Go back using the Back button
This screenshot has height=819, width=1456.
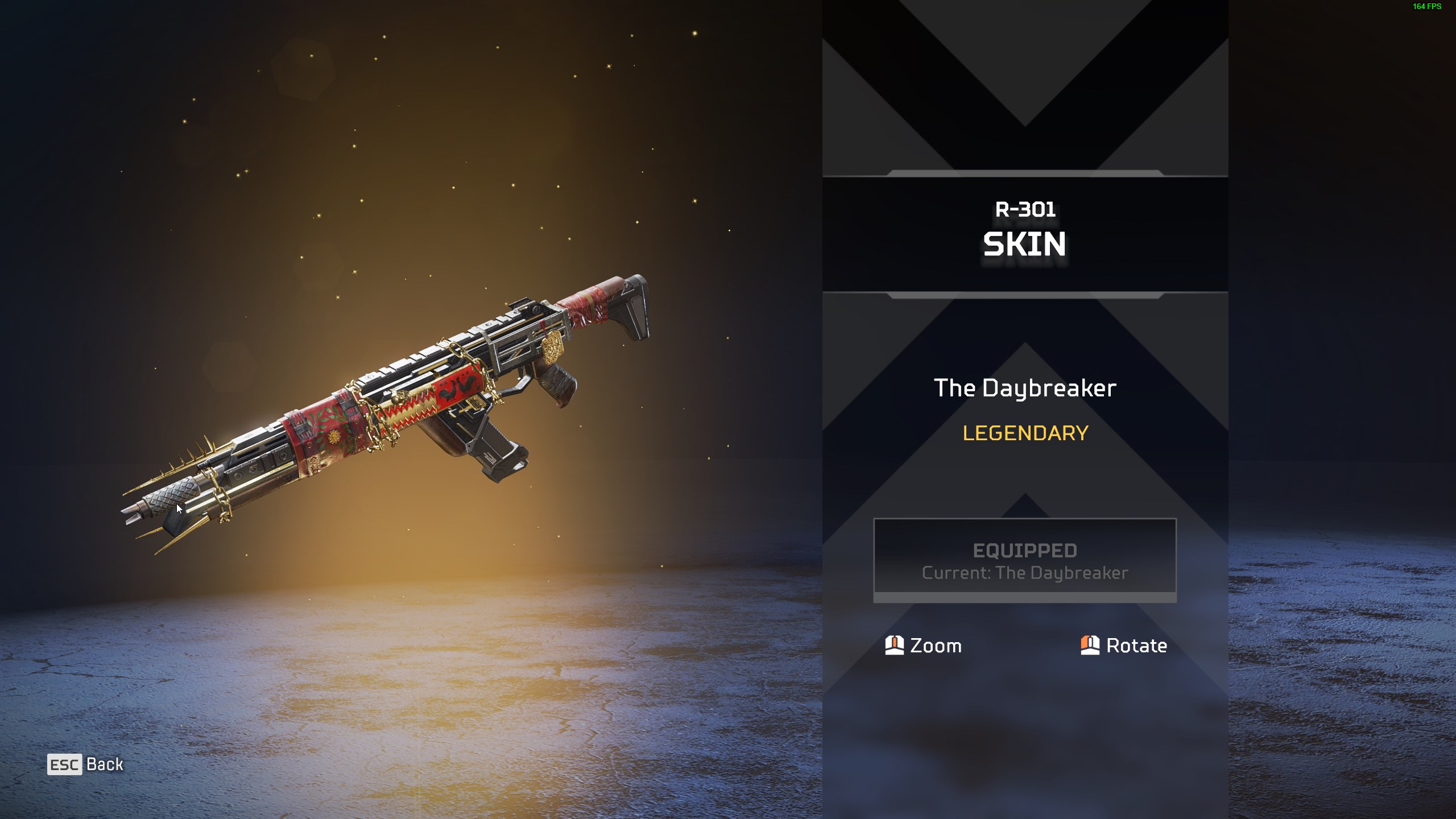coord(86,764)
